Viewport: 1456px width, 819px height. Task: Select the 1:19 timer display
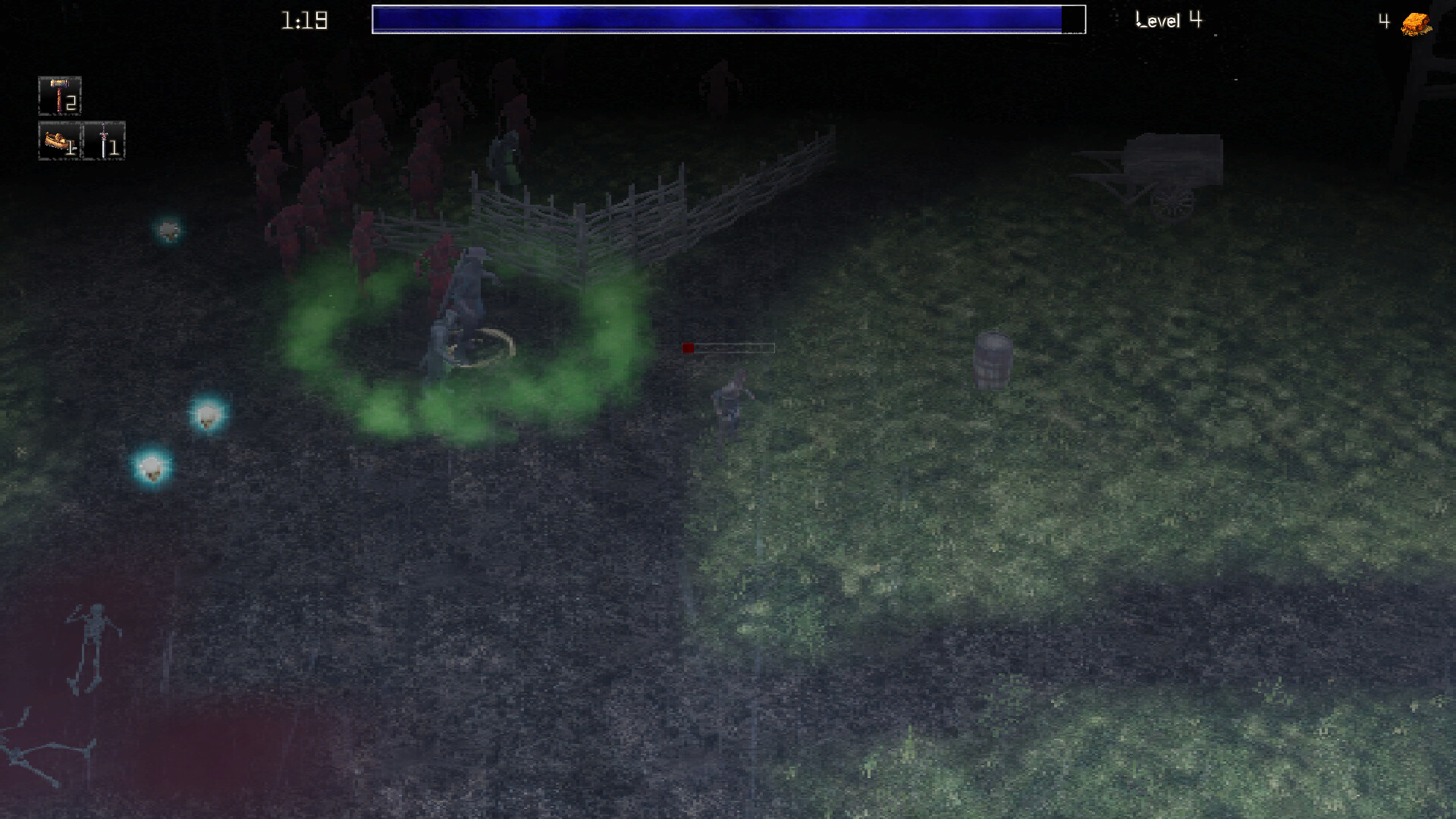(x=303, y=20)
